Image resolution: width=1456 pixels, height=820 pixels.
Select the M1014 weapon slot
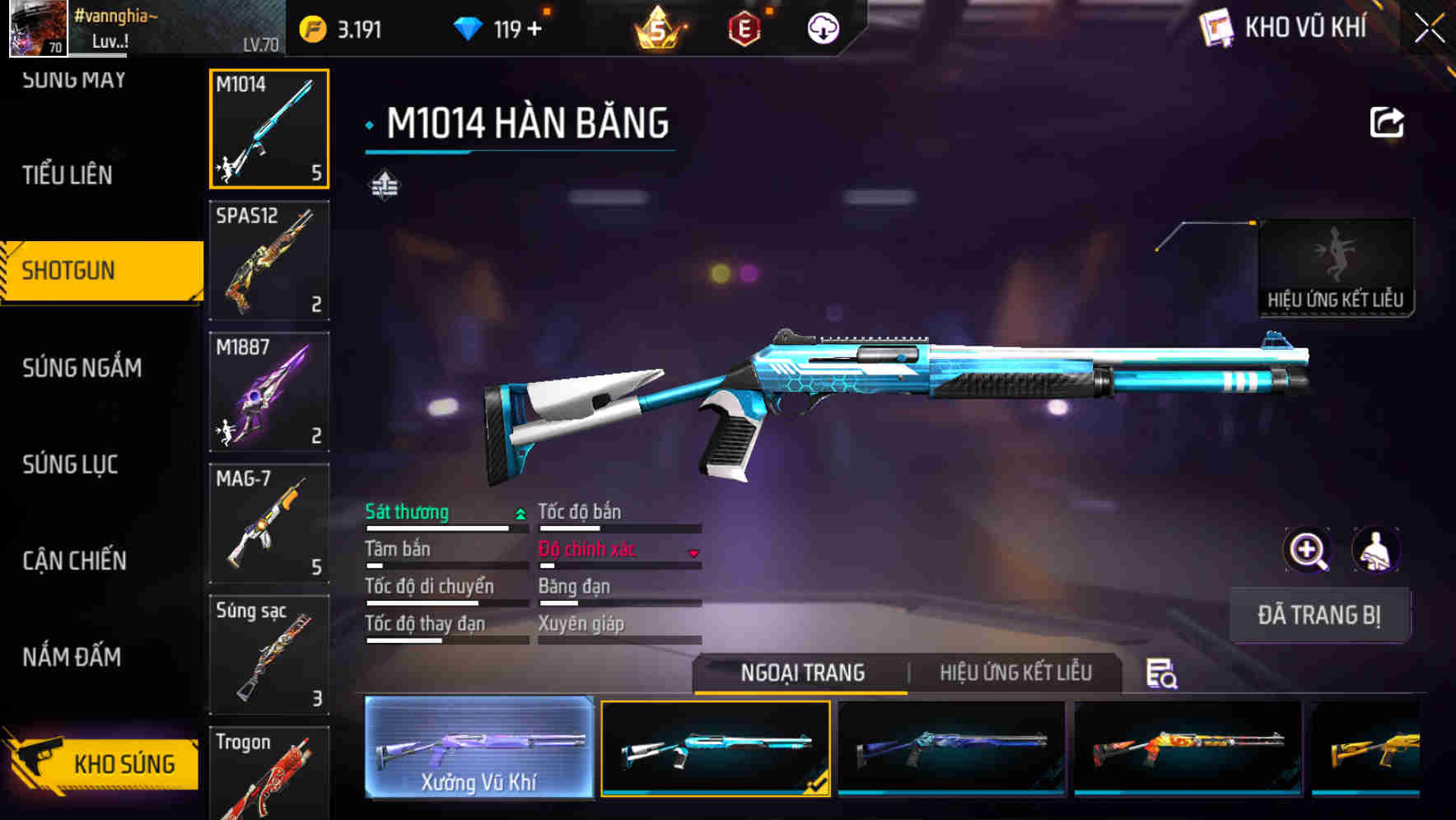coord(268,128)
